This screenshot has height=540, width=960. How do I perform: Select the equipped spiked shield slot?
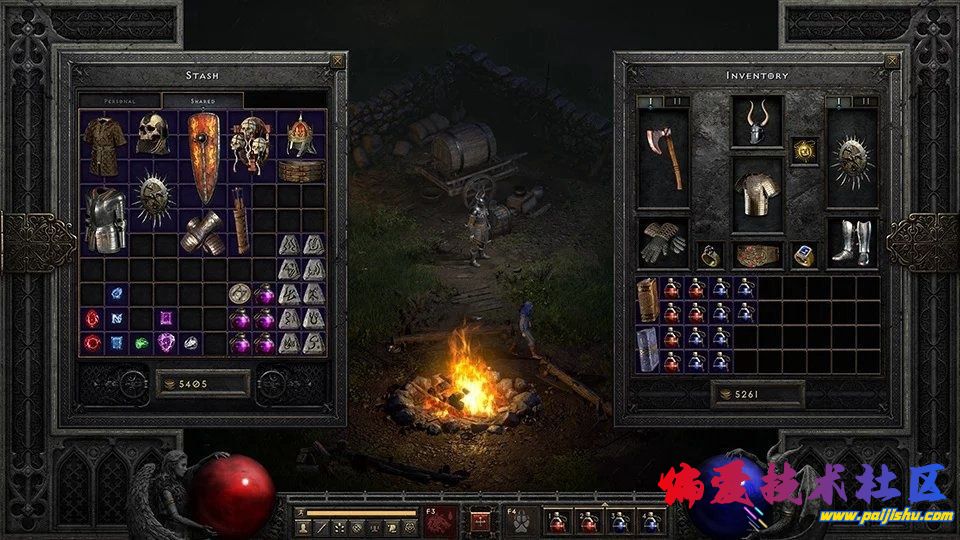[x=852, y=159]
